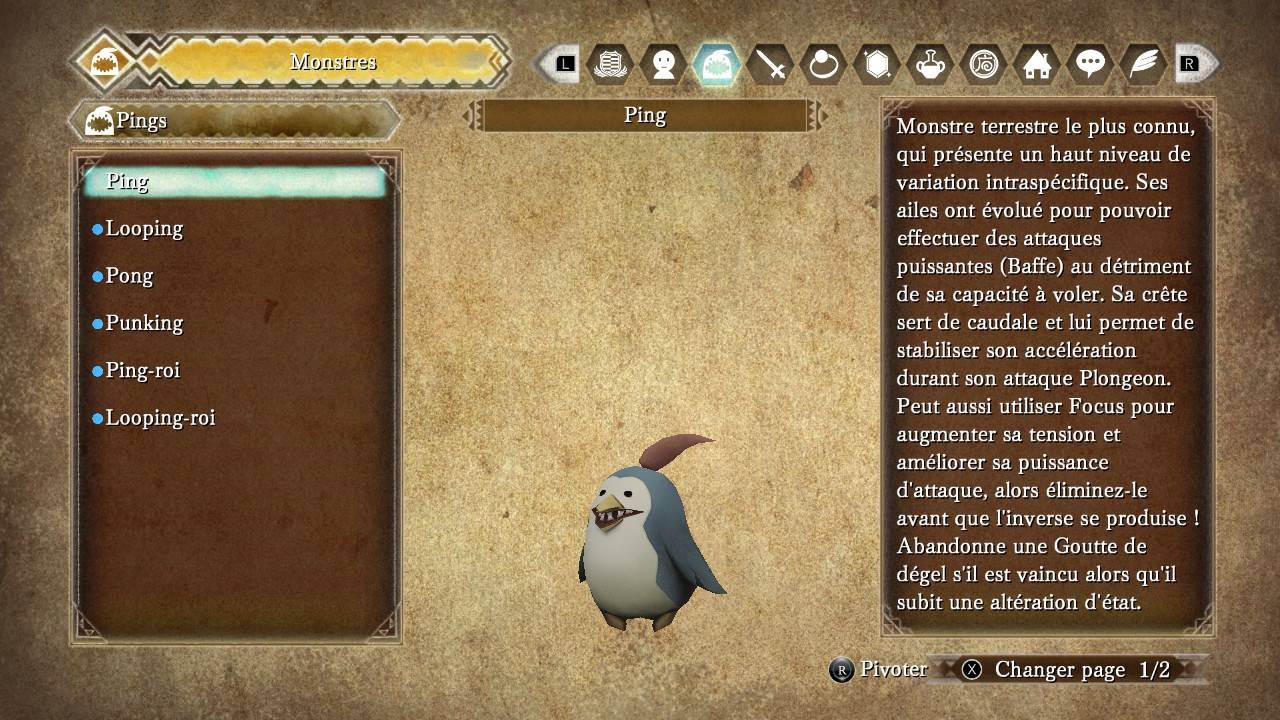Open the character face tab
The image size is (1280, 720).
(663, 65)
